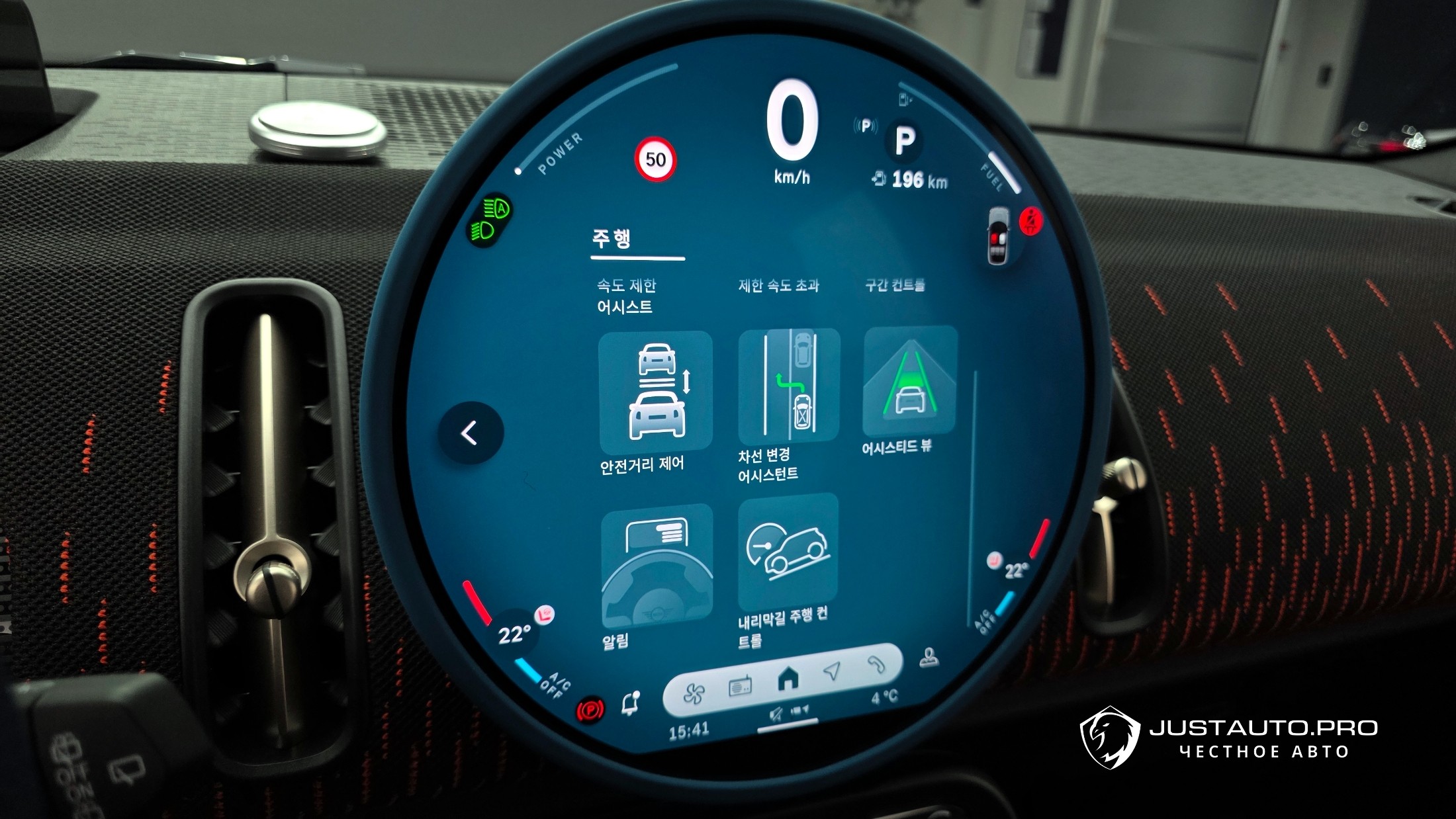Open the phone menu from bottom bar

(x=877, y=664)
